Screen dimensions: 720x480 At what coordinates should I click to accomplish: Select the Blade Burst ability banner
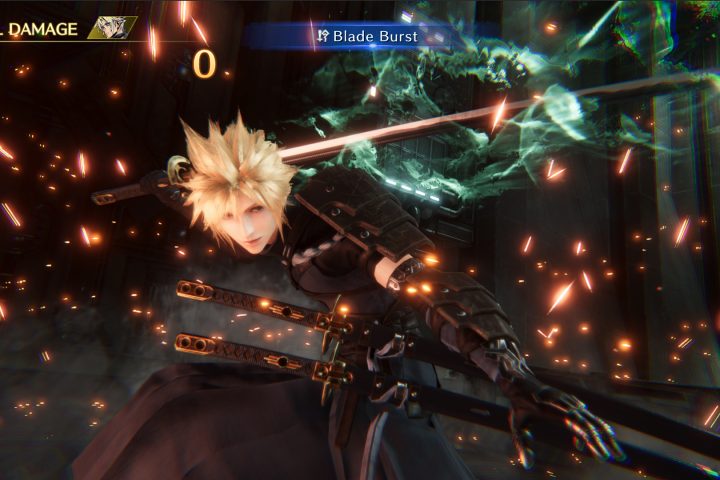click(x=370, y=37)
